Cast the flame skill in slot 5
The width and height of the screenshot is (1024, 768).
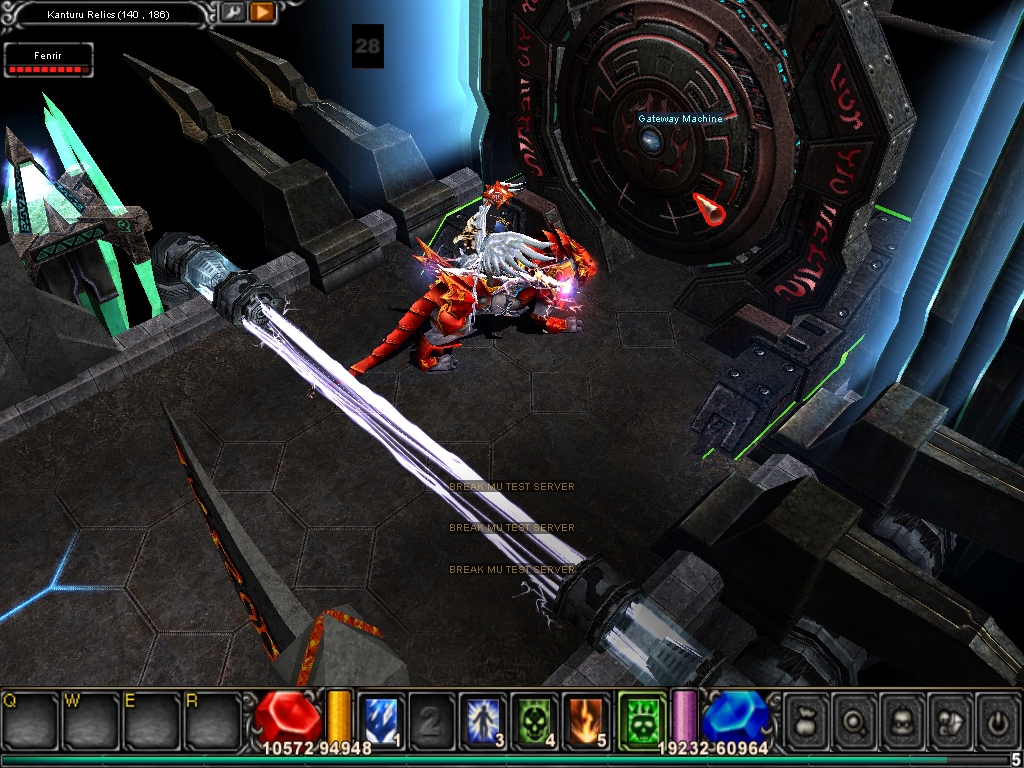coord(586,718)
